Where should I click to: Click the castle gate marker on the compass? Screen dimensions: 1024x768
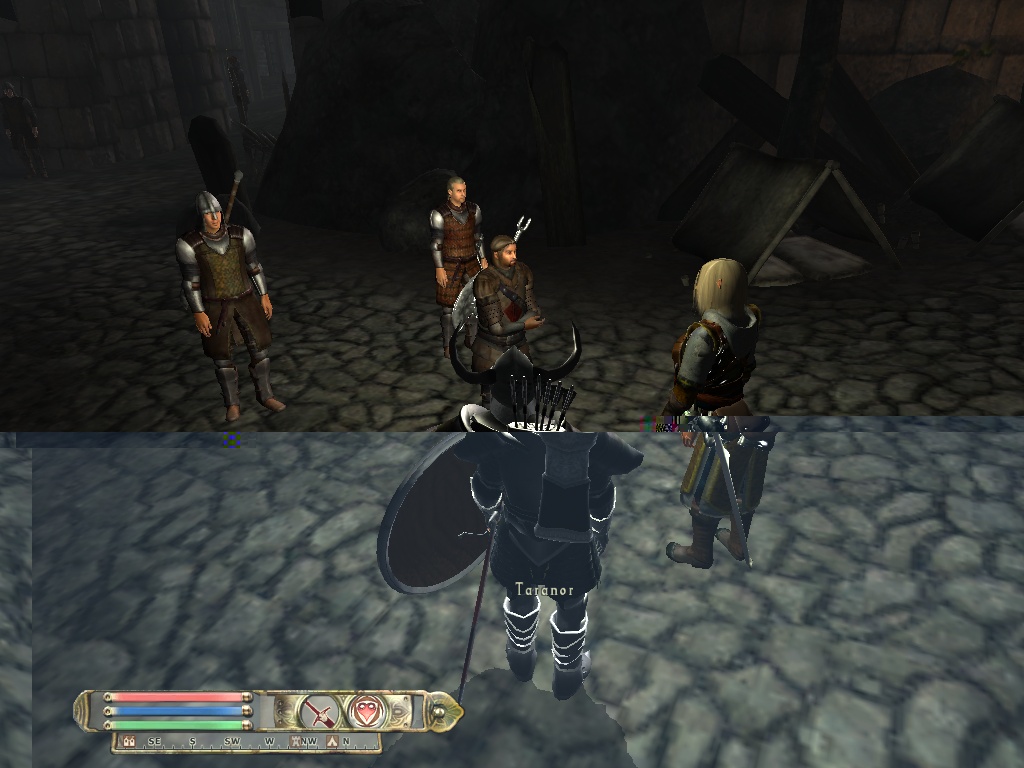point(129,742)
